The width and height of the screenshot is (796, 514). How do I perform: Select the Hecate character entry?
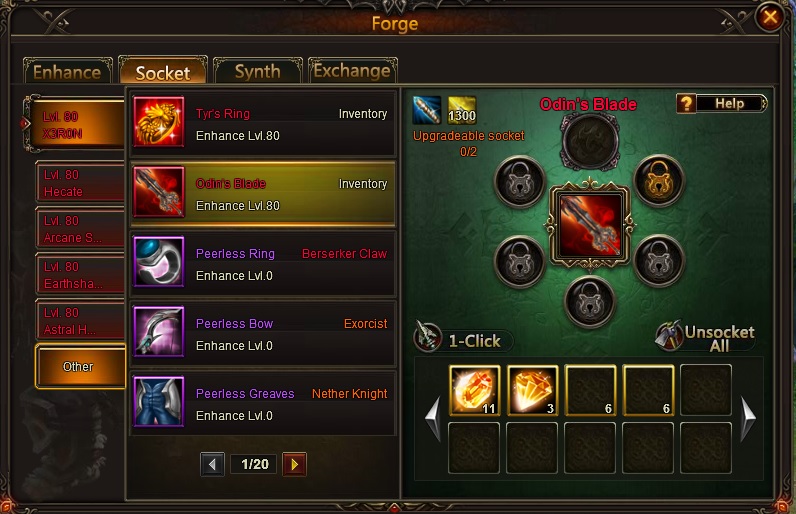click(x=80, y=182)
